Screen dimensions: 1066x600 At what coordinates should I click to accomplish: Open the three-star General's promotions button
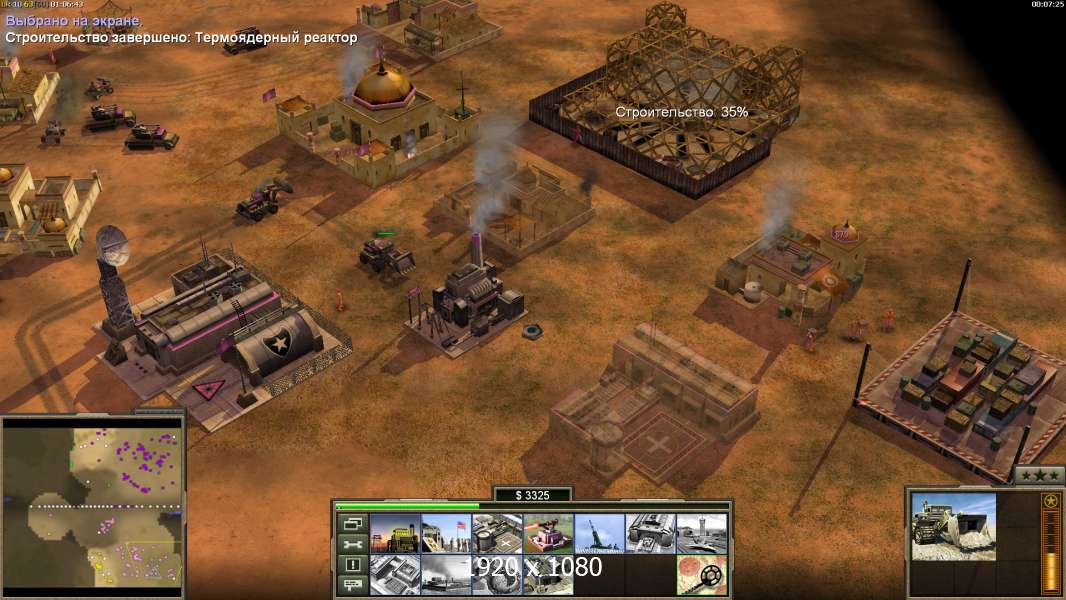click(1038, 476)
